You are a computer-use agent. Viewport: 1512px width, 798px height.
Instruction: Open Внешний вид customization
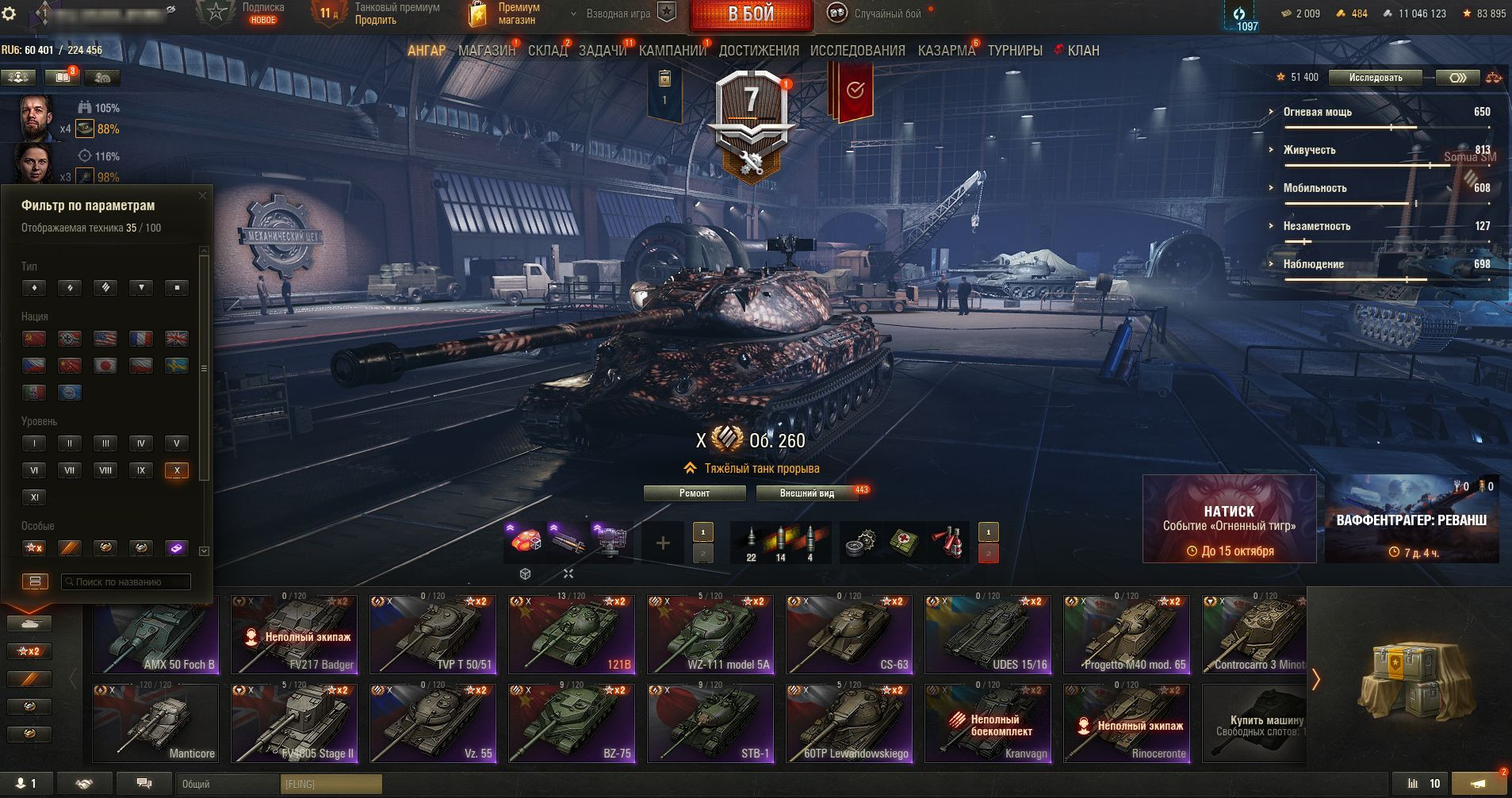click(x=806, y=493)
